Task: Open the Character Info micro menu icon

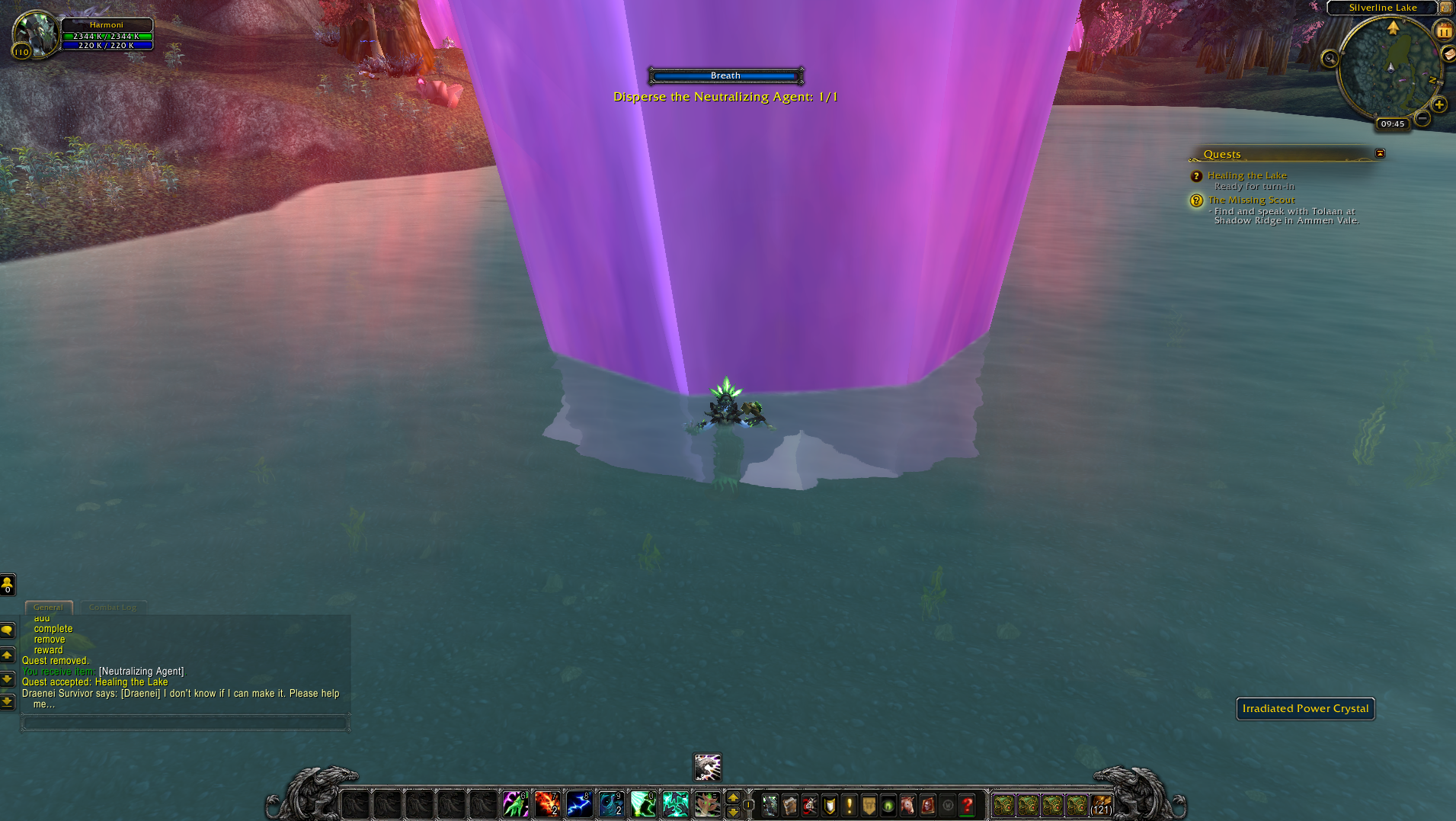Action: (770, 805)
